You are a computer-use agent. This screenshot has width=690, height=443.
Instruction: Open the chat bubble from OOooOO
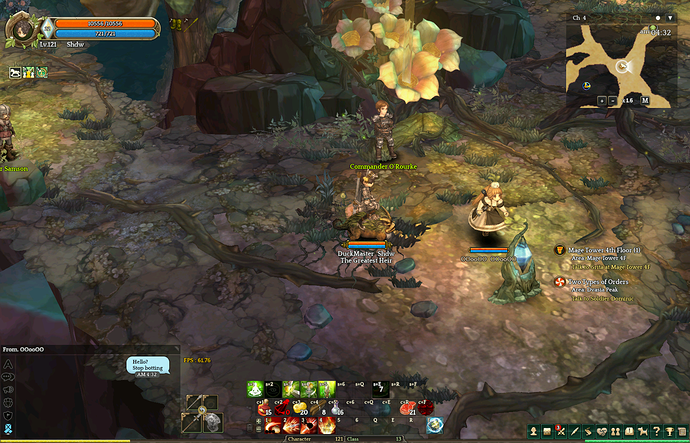pyautogui.click(x=147, y=364)
